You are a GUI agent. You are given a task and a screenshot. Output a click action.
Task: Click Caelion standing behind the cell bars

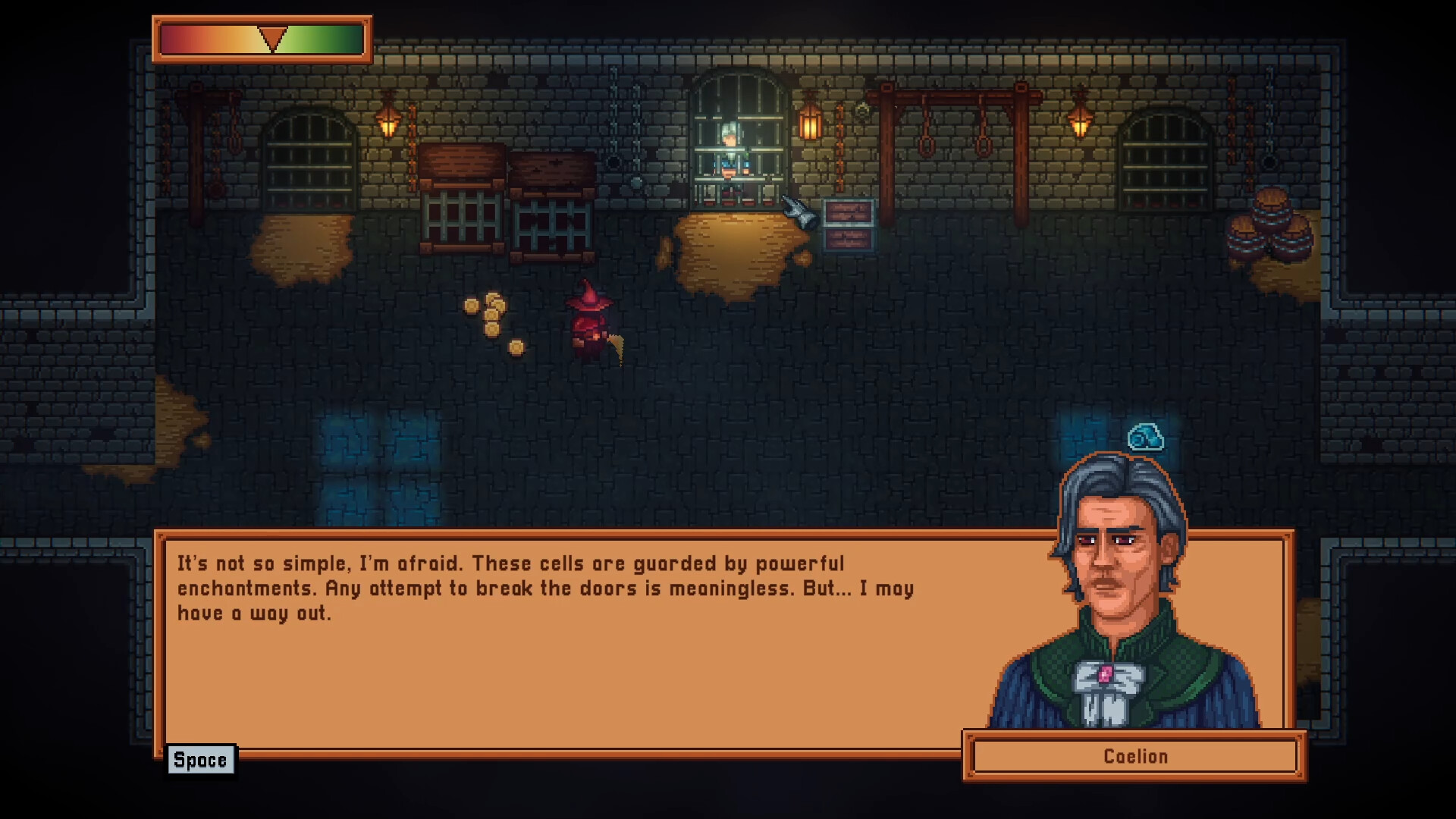(x=732, y=148)
